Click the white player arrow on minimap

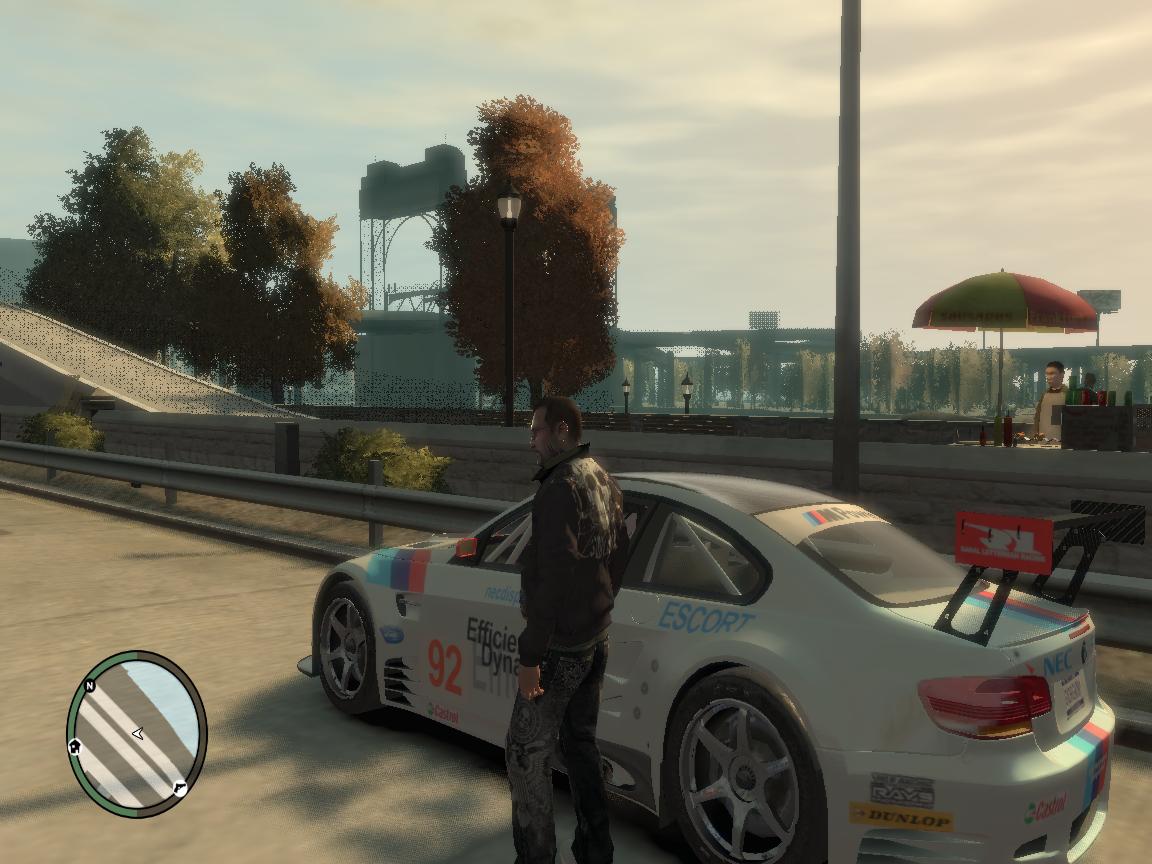(x=137, y=734)
